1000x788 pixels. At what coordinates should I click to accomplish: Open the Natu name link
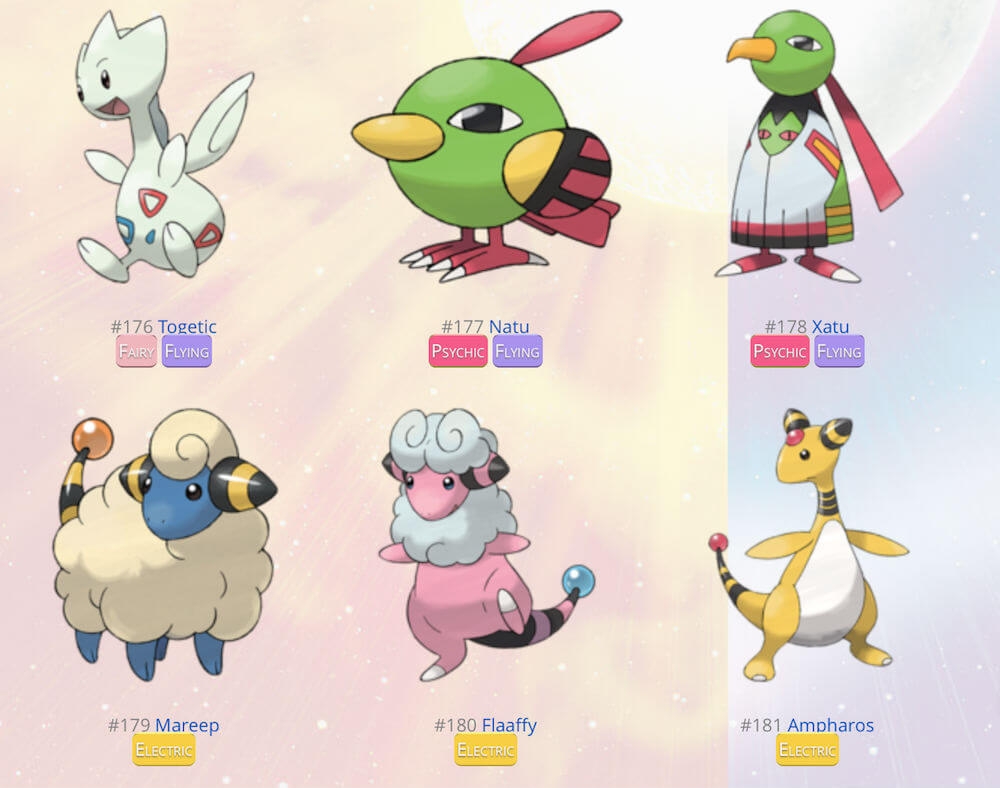[x=508, y=327]
